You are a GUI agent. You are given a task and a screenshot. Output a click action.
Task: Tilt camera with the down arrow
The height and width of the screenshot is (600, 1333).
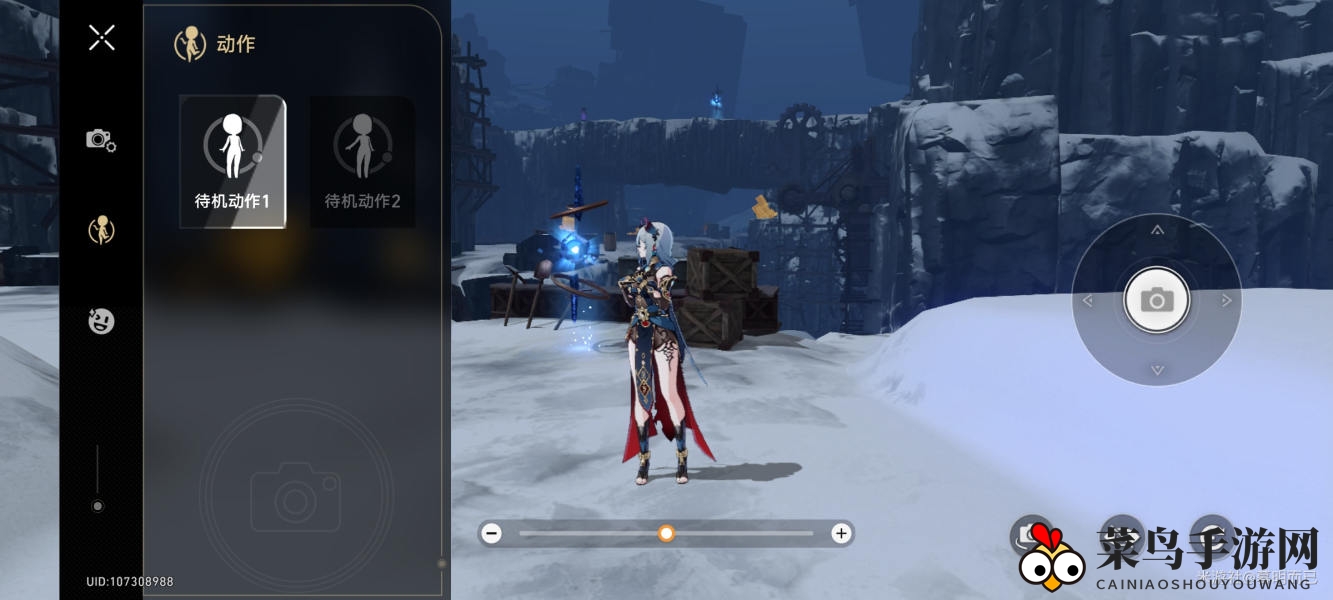(1157, 370)
